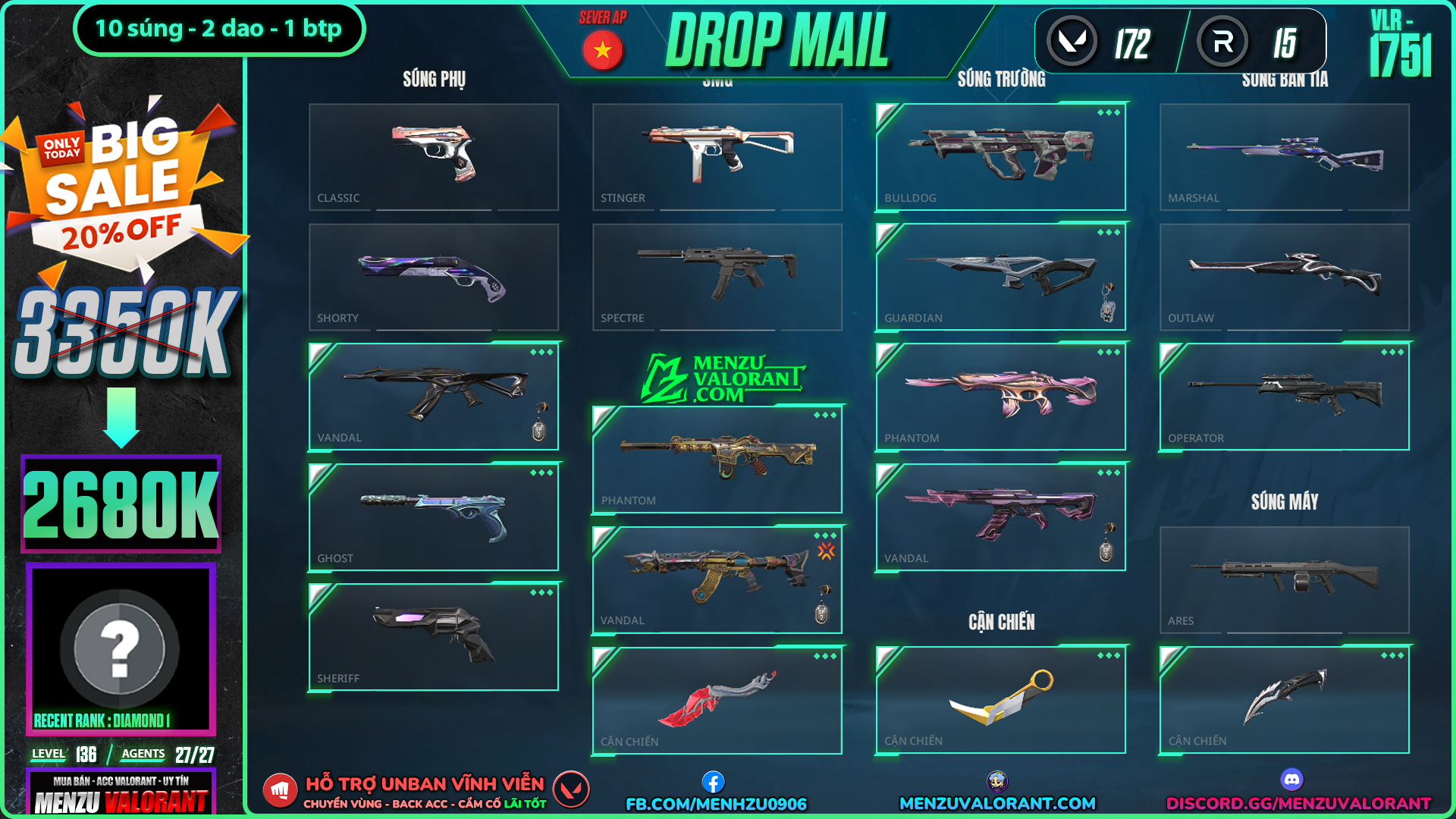The width and height of the screenshot is (1456, 819).
Task: Open the Operator sniper skin tile
Action: click(x=1284, y=397)
